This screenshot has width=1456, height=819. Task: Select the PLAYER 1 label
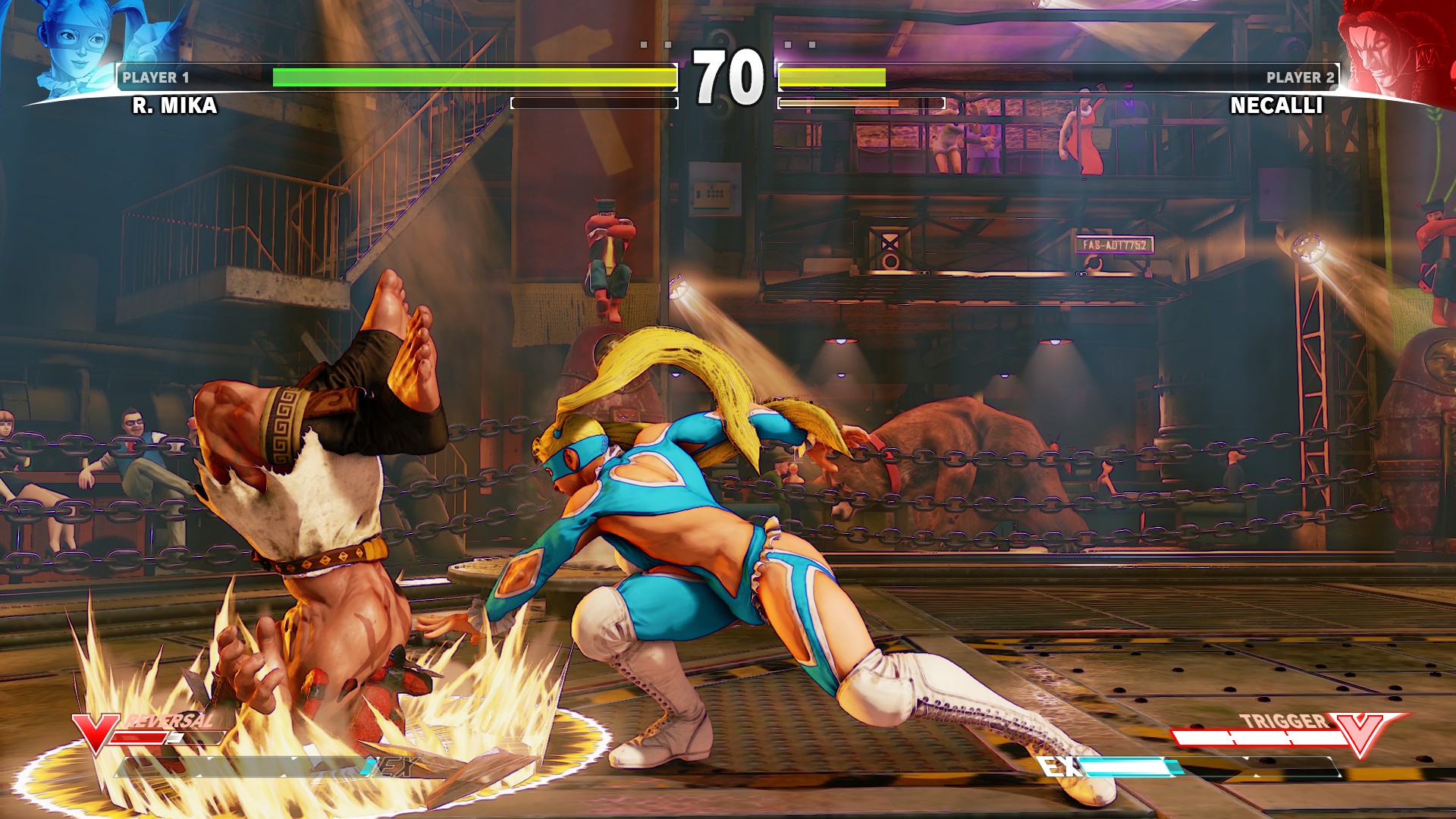[158, 76]
